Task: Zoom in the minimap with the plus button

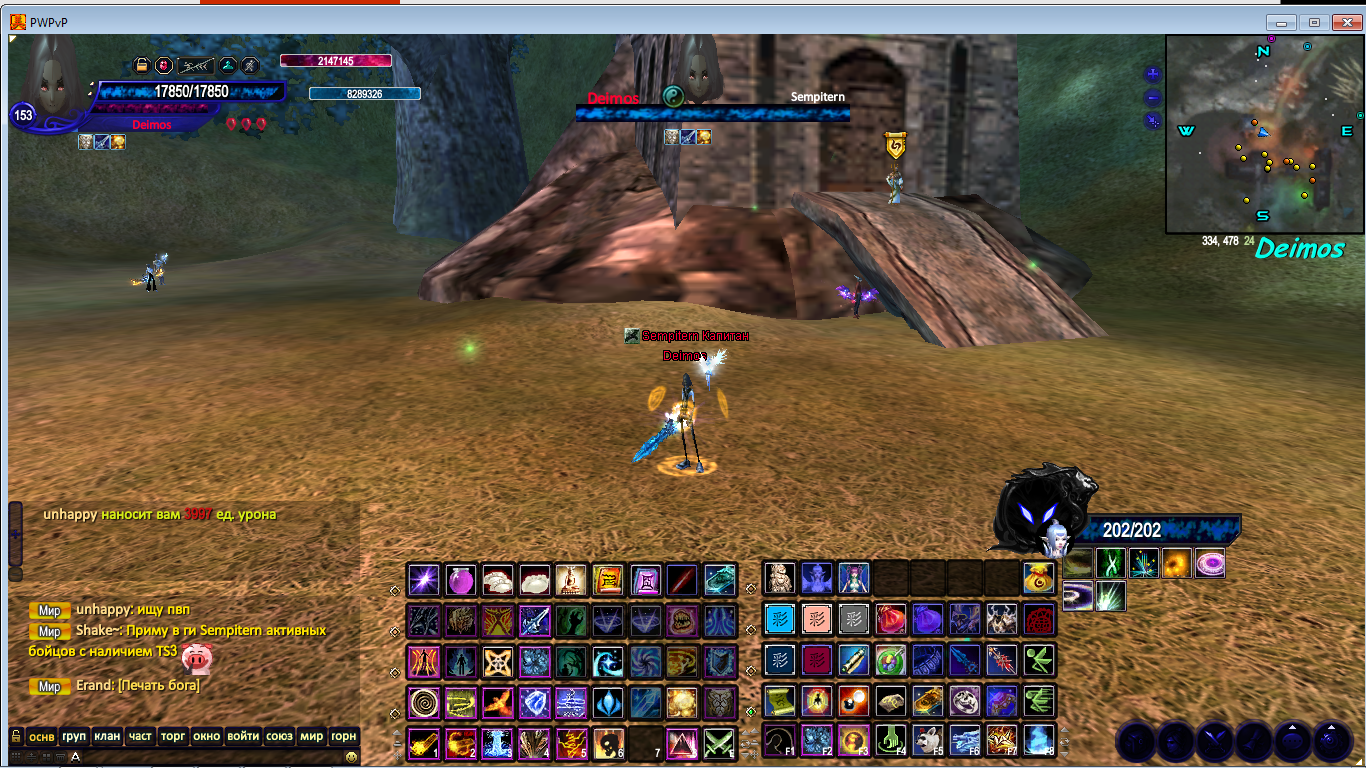Action: [1153, 74]
